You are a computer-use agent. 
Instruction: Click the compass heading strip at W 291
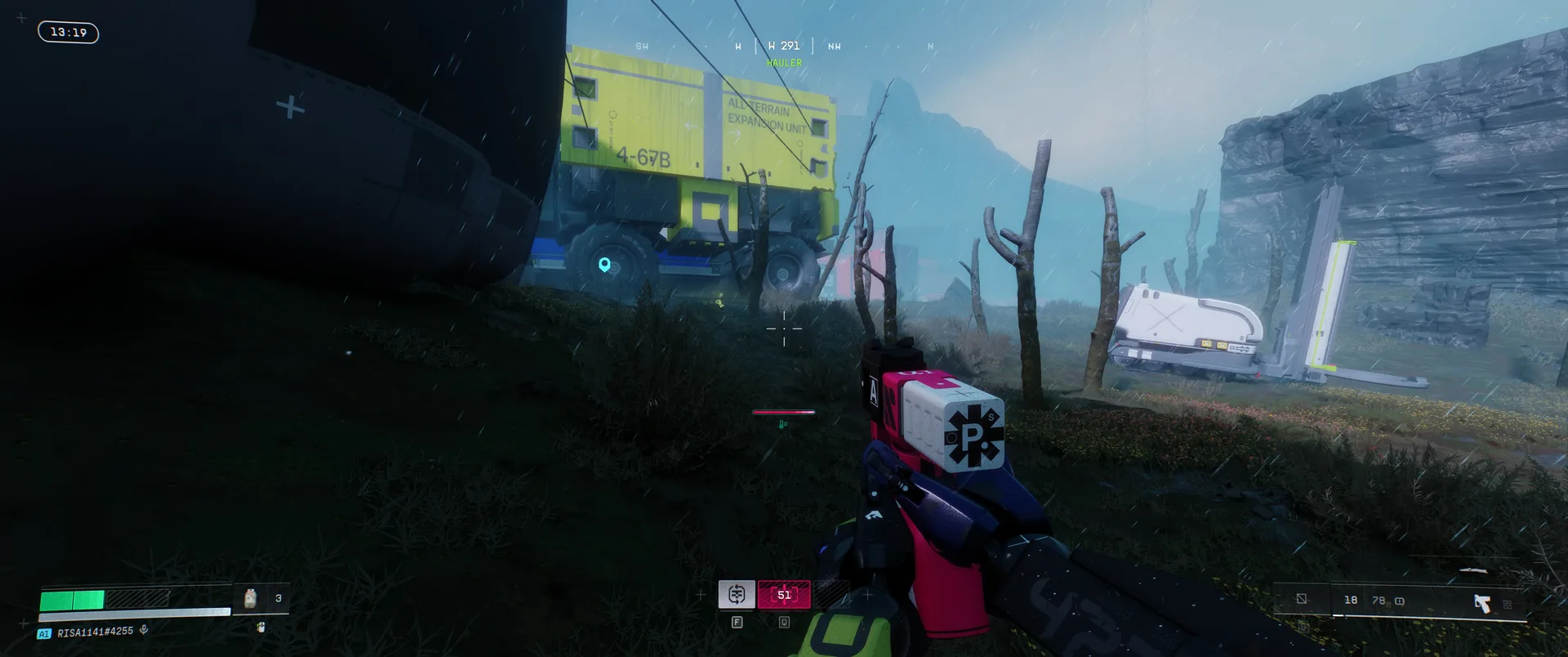point(784,47)
